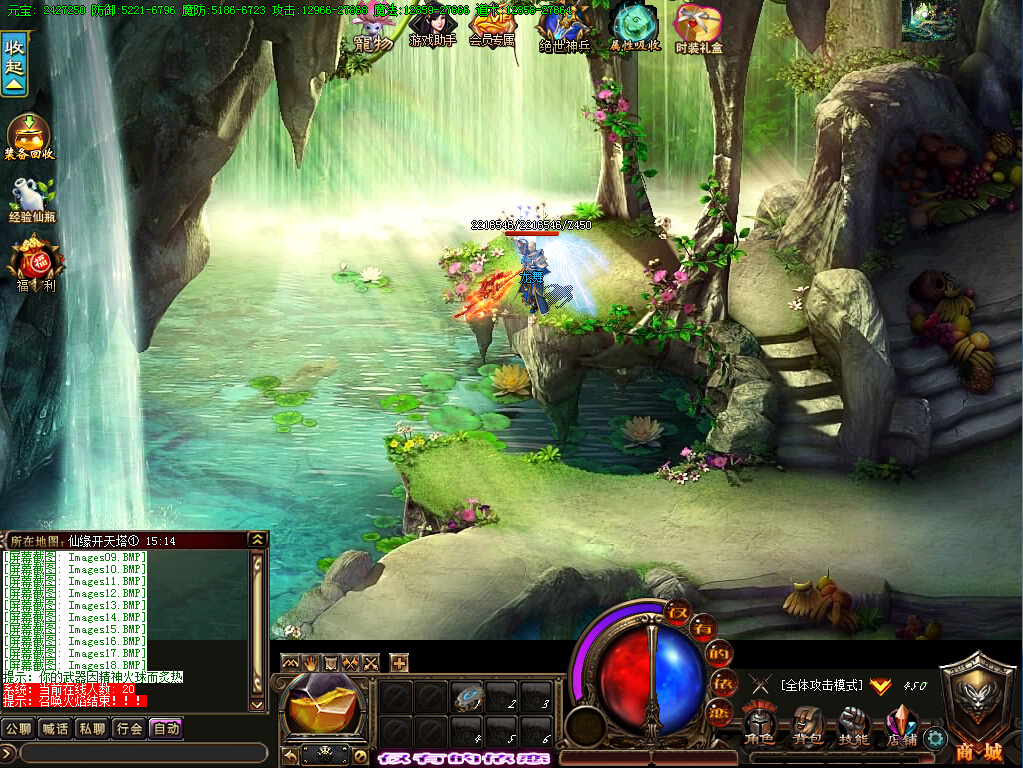Open the 绝世神兵 legendary weapon menu
The height and width of the screenshot is (768, 1023).
coord(565,28)
